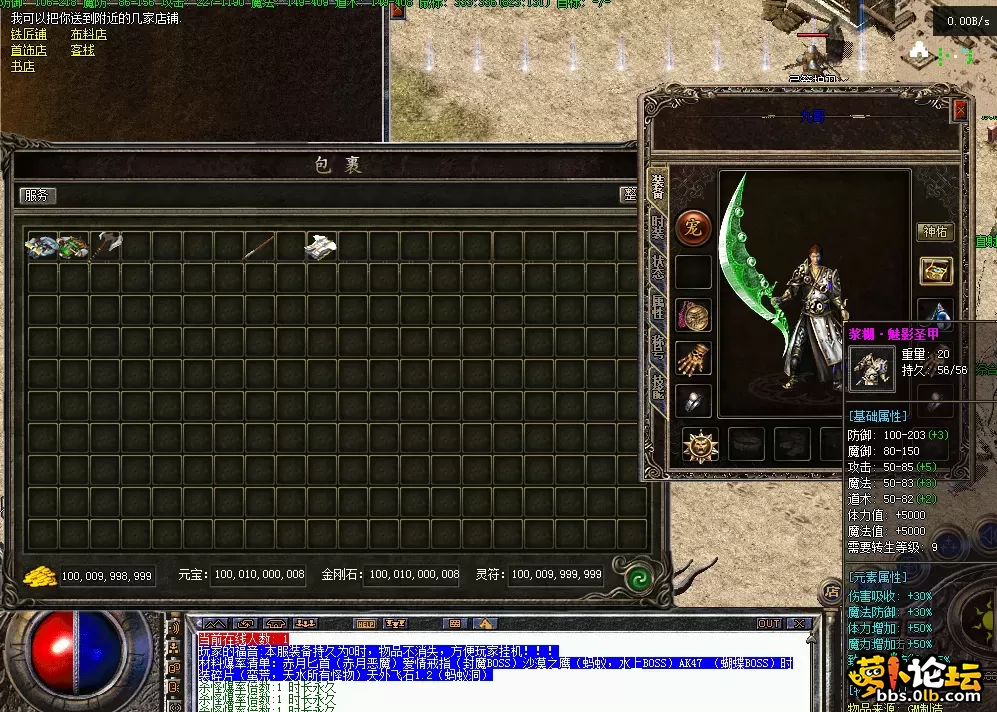Pick the 书店 bookstore link
This screenshot has height=712, width=997.
pos(23,66)
